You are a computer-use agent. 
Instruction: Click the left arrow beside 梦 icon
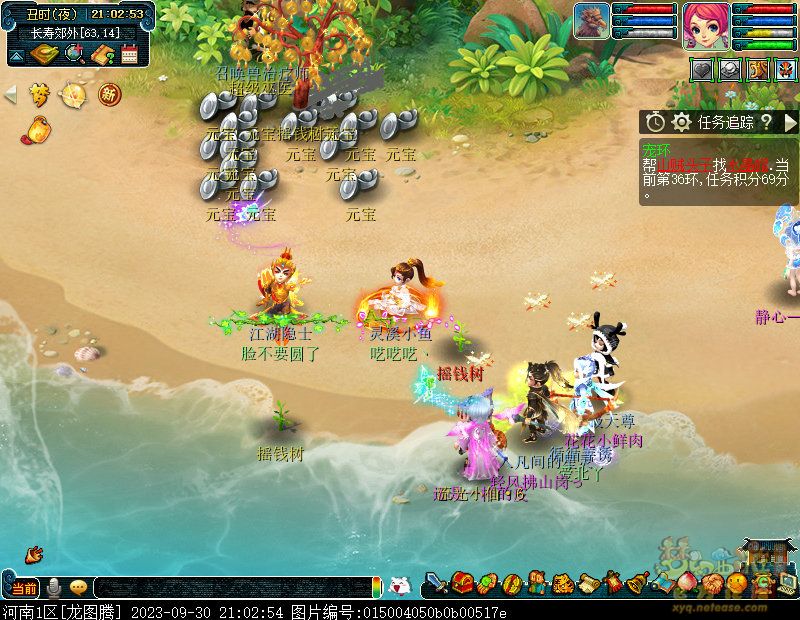pyautogui.click(x=11, y=94)
